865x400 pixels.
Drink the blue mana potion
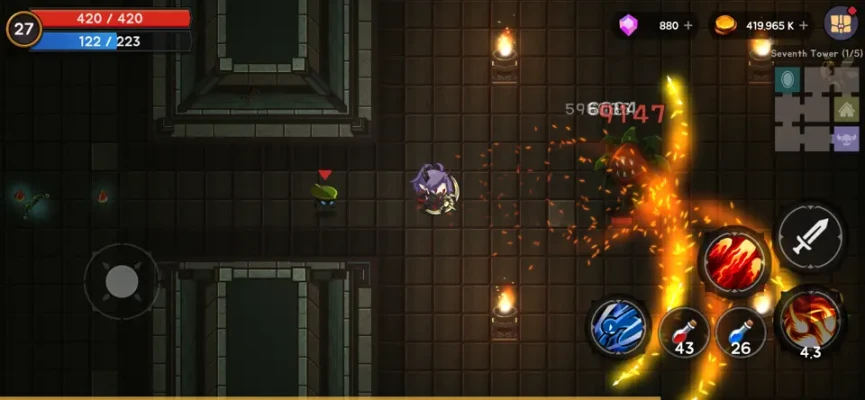[741, 330]
